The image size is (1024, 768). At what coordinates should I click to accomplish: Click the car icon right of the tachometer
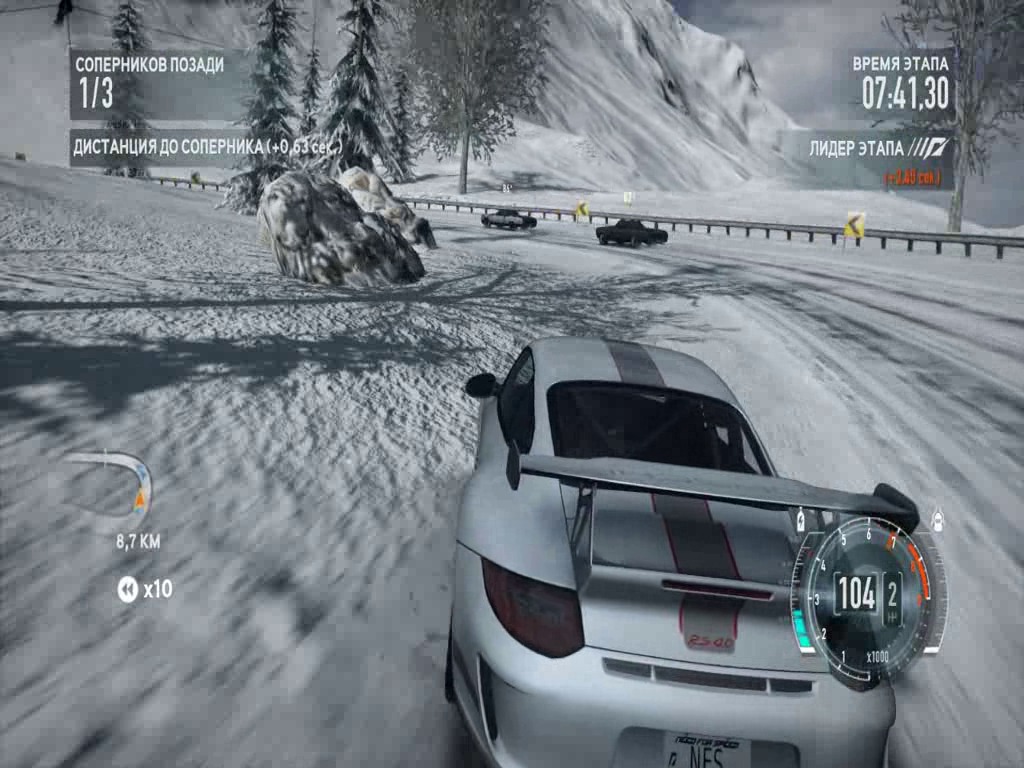(938, 520)
